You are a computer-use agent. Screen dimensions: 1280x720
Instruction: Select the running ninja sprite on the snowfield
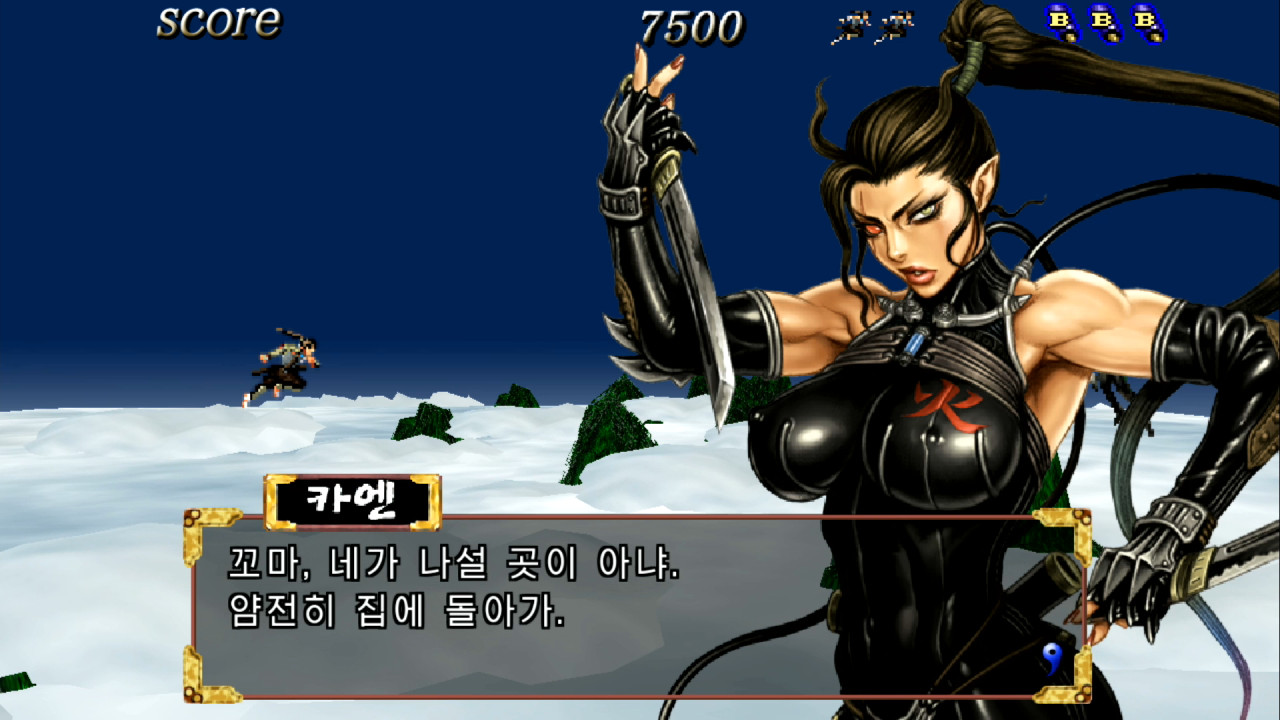point(285,362)
